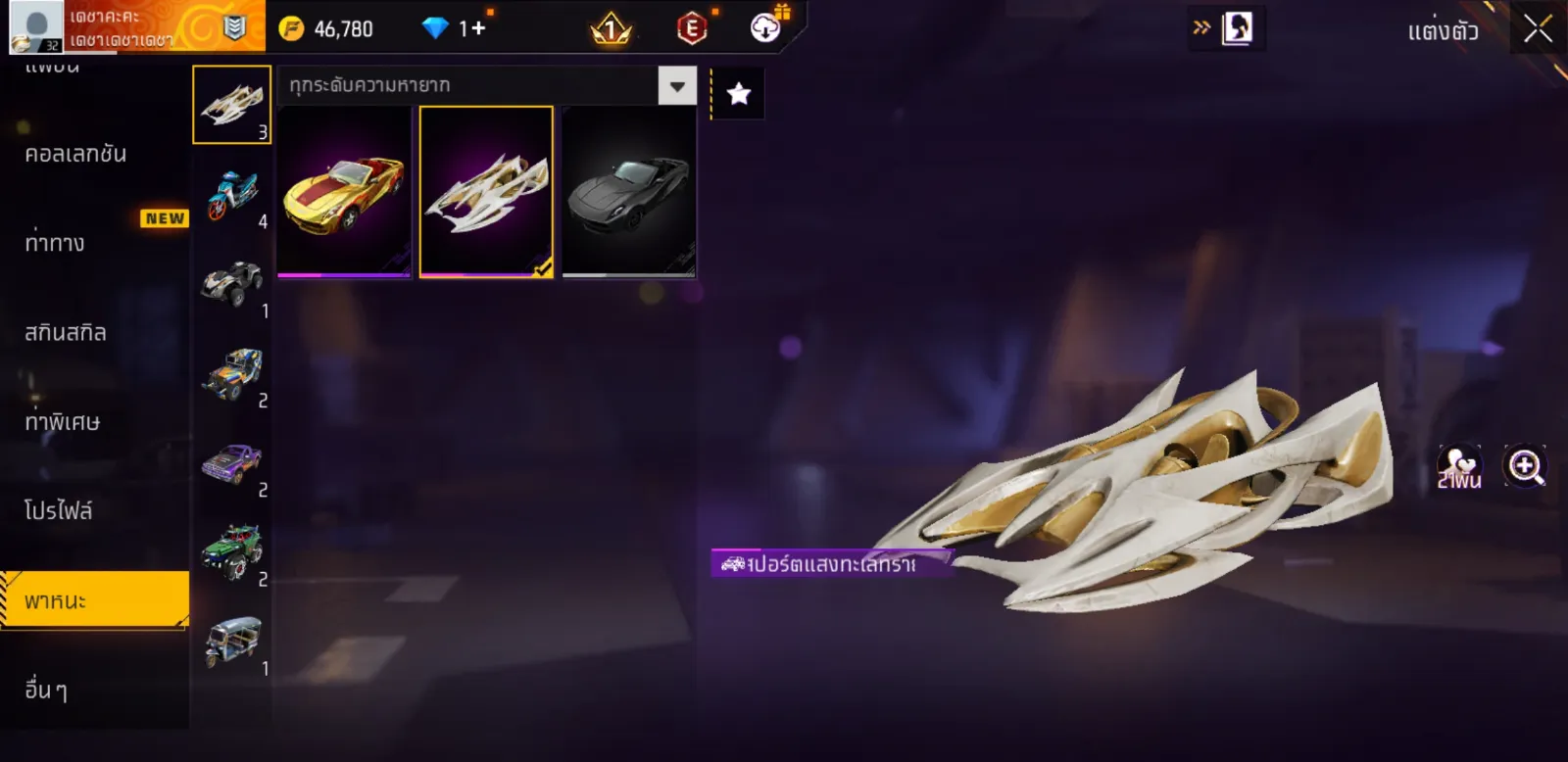
Task: Zoom in with the magnifier icon
Action: (1525, 467)
